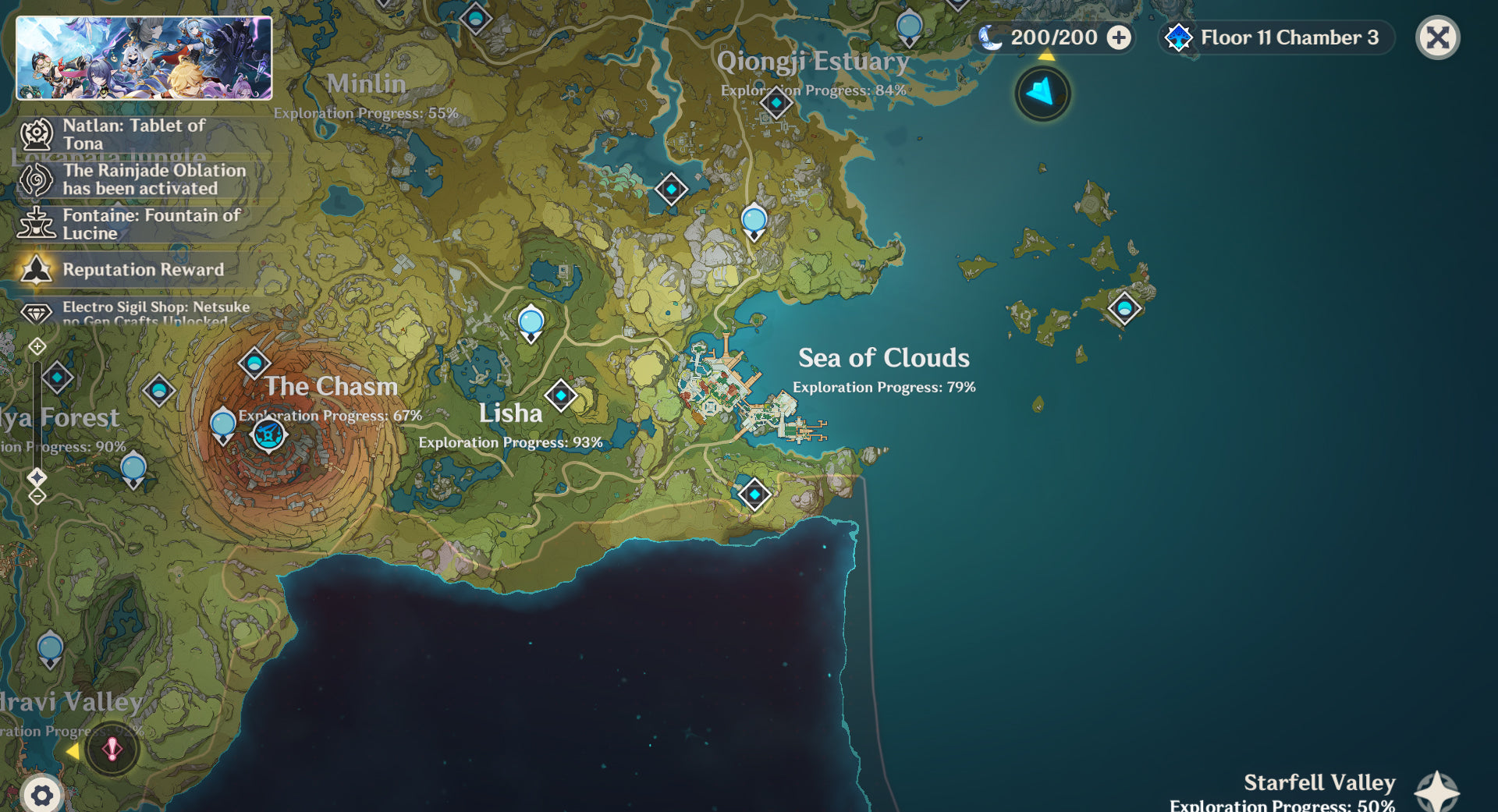Zoom out the map with the minus button
Viewport: 1498px width, 812px height.
37,496
